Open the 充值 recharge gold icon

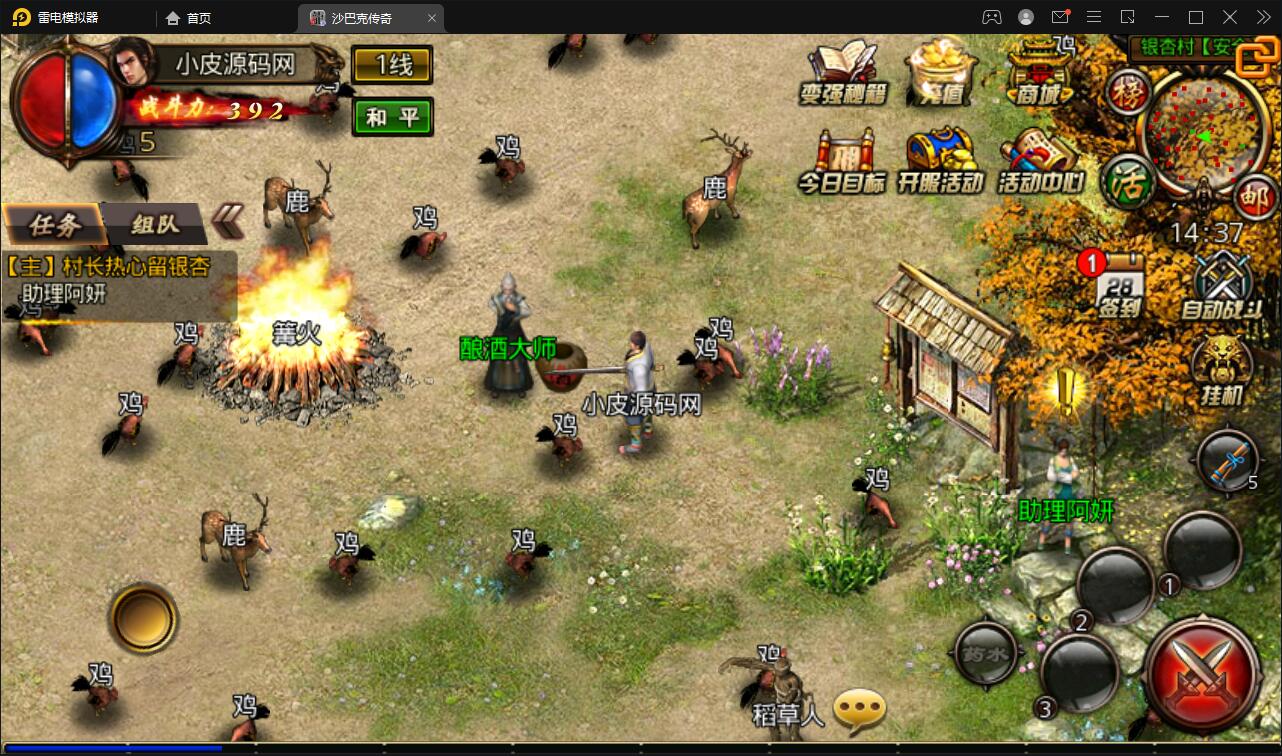tap(941, 72)
